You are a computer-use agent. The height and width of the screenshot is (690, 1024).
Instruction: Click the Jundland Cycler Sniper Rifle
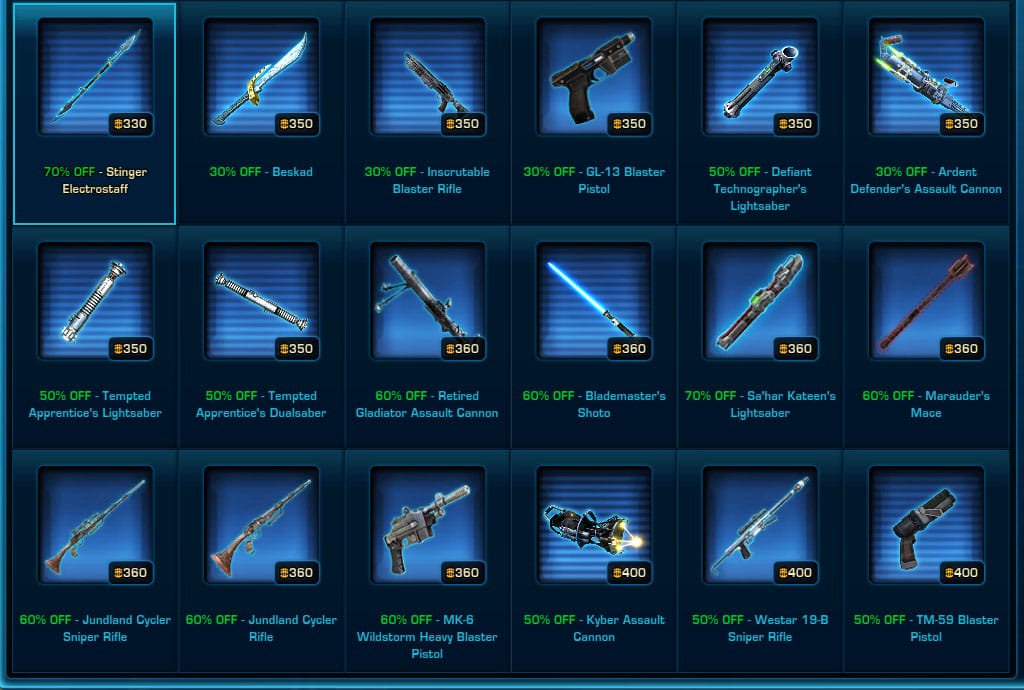(95, 526)
